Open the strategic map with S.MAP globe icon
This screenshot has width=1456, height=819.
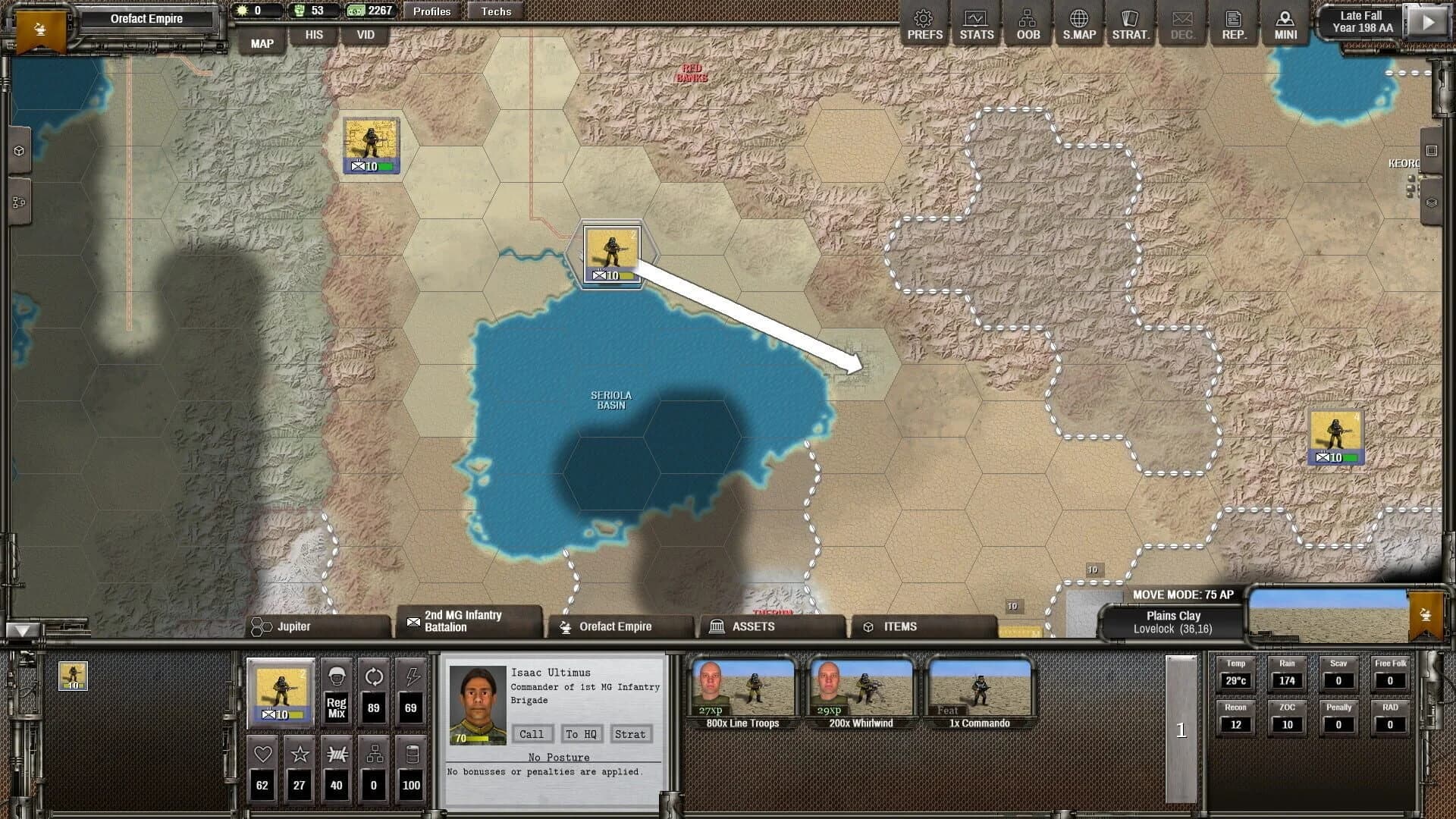coord(1079,23)
